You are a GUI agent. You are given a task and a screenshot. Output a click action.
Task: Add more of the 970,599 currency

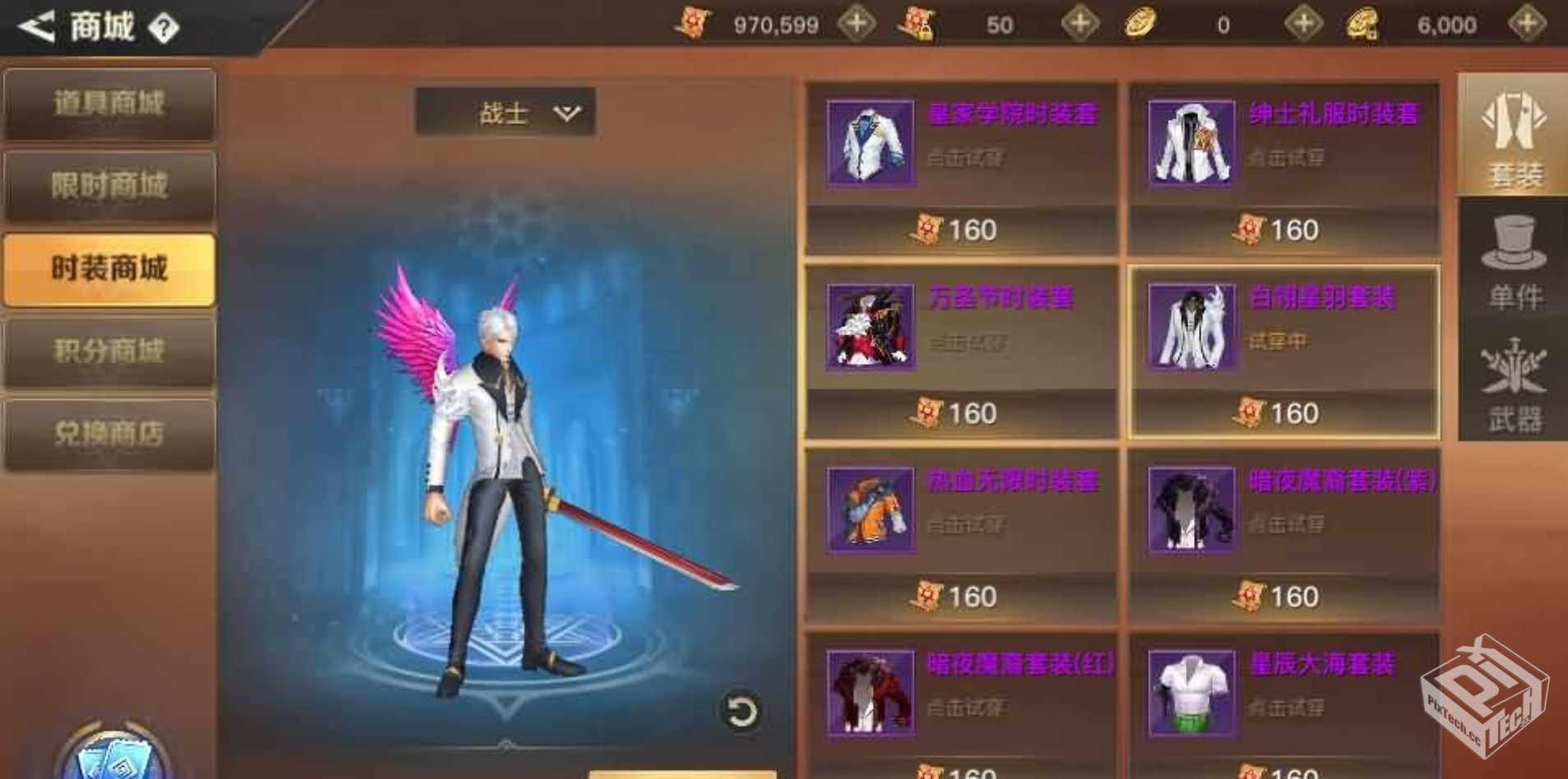point(855,24)
